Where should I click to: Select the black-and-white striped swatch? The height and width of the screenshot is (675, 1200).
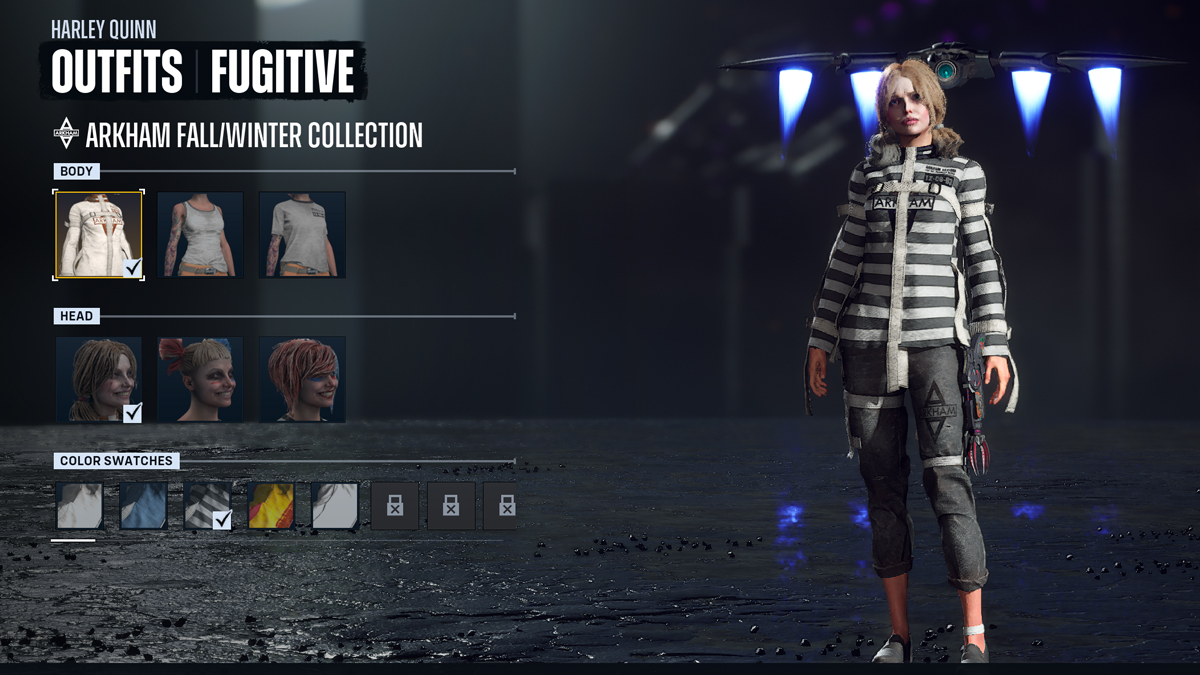pyautogui.click(x=207, y=505)
